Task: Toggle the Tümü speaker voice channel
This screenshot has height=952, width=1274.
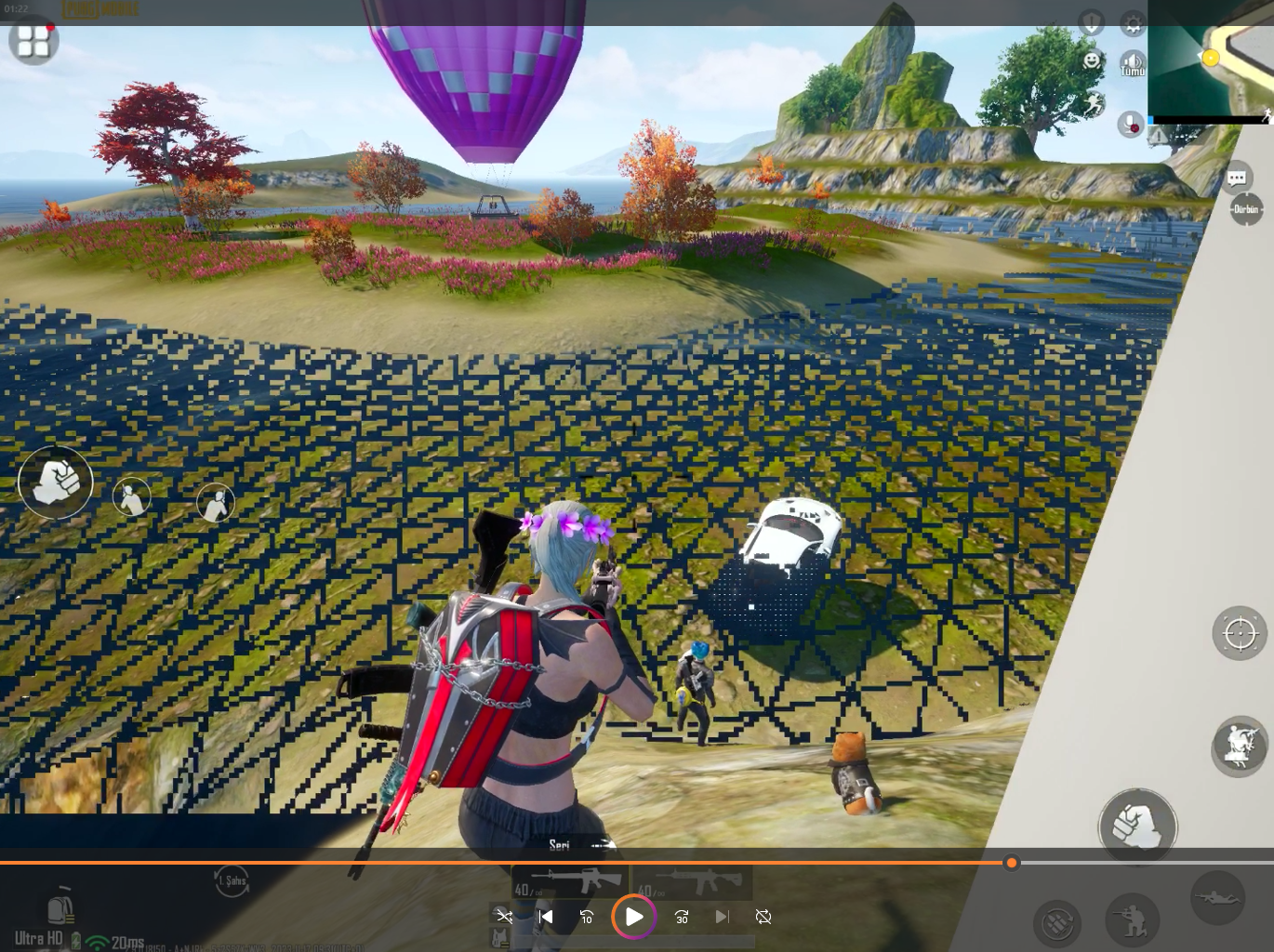Action: (1132, 64)
